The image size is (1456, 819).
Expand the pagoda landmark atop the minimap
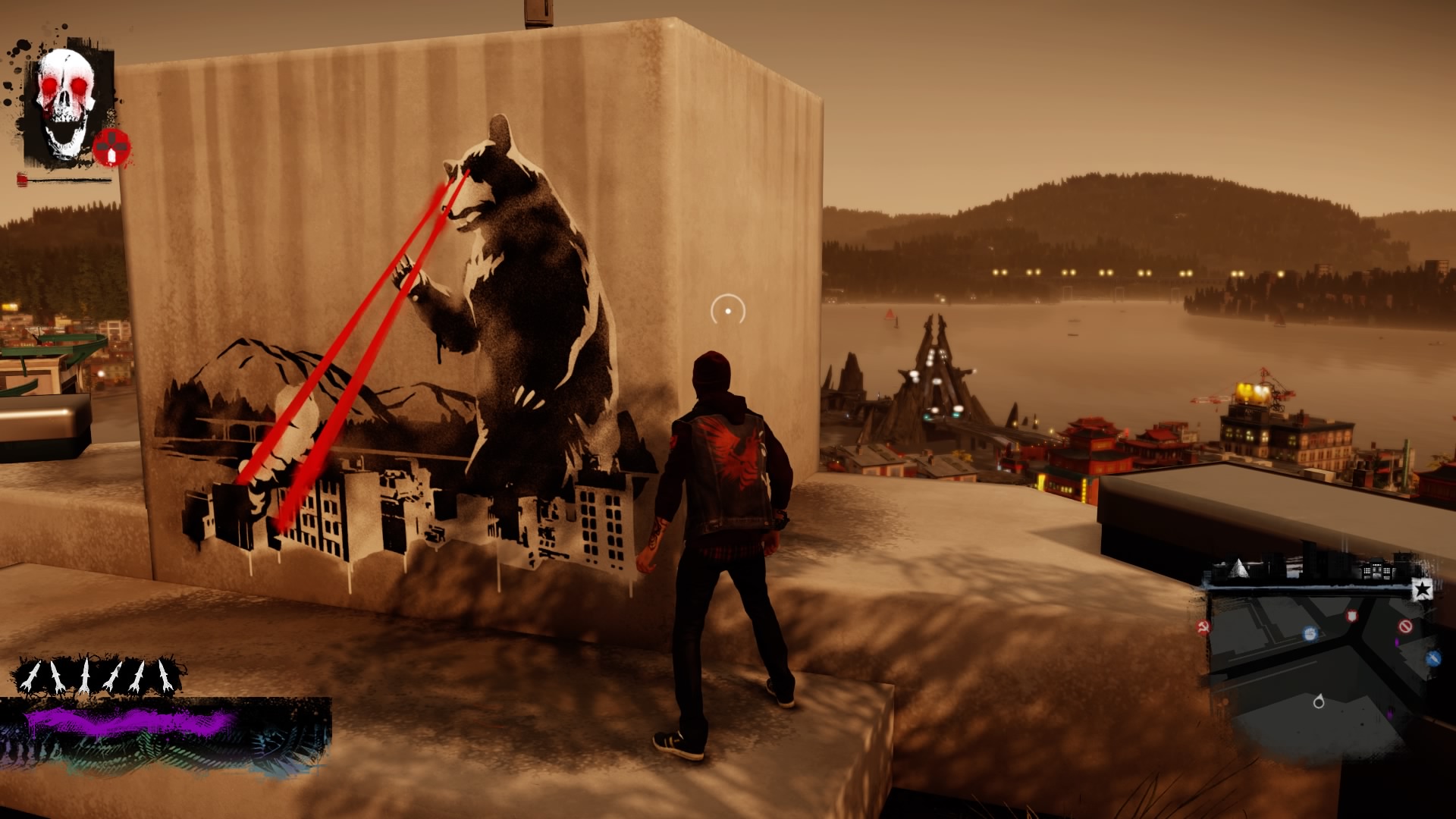[x=1376, y=568]
